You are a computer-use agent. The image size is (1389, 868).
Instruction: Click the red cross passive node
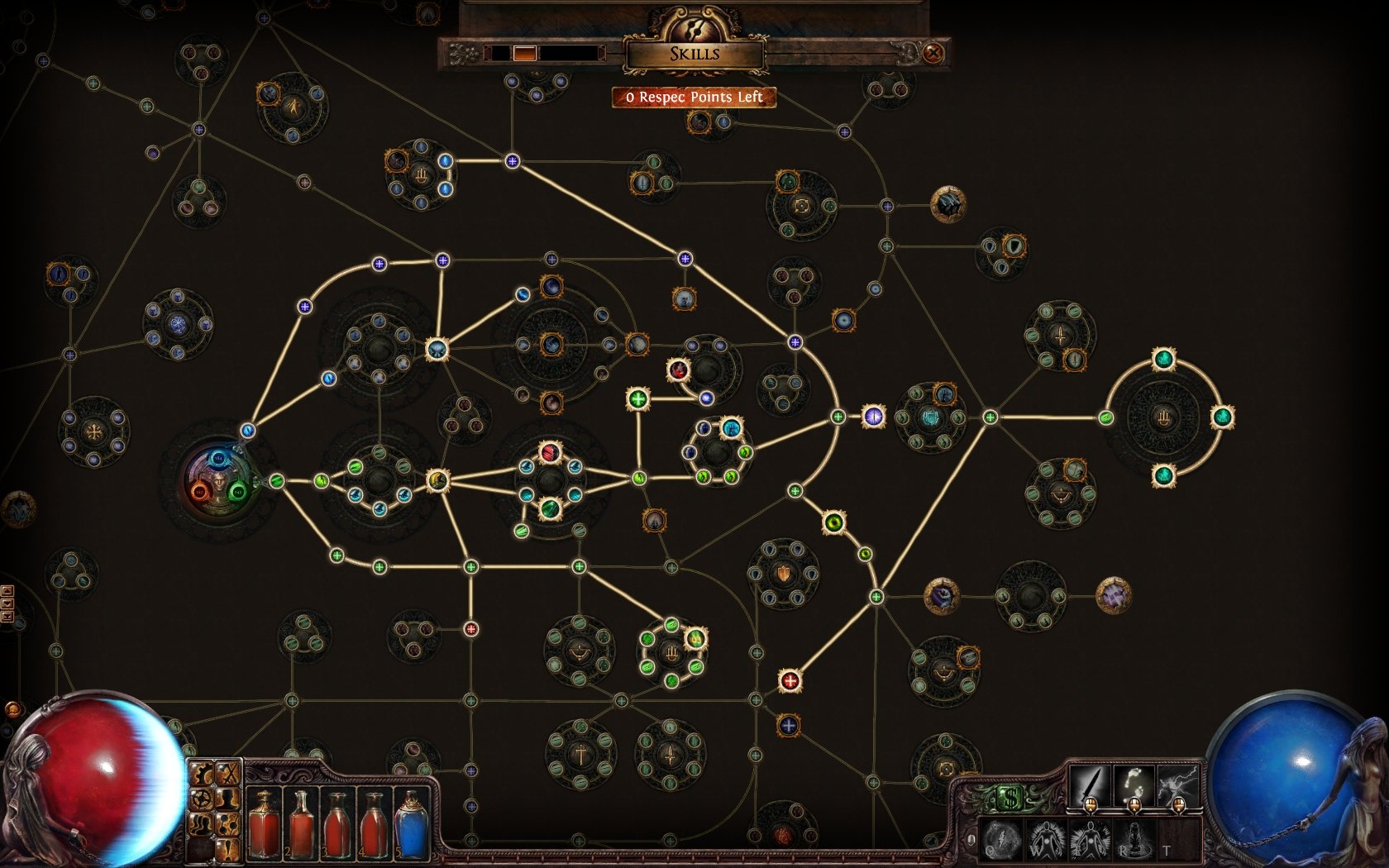pos(790,680)
